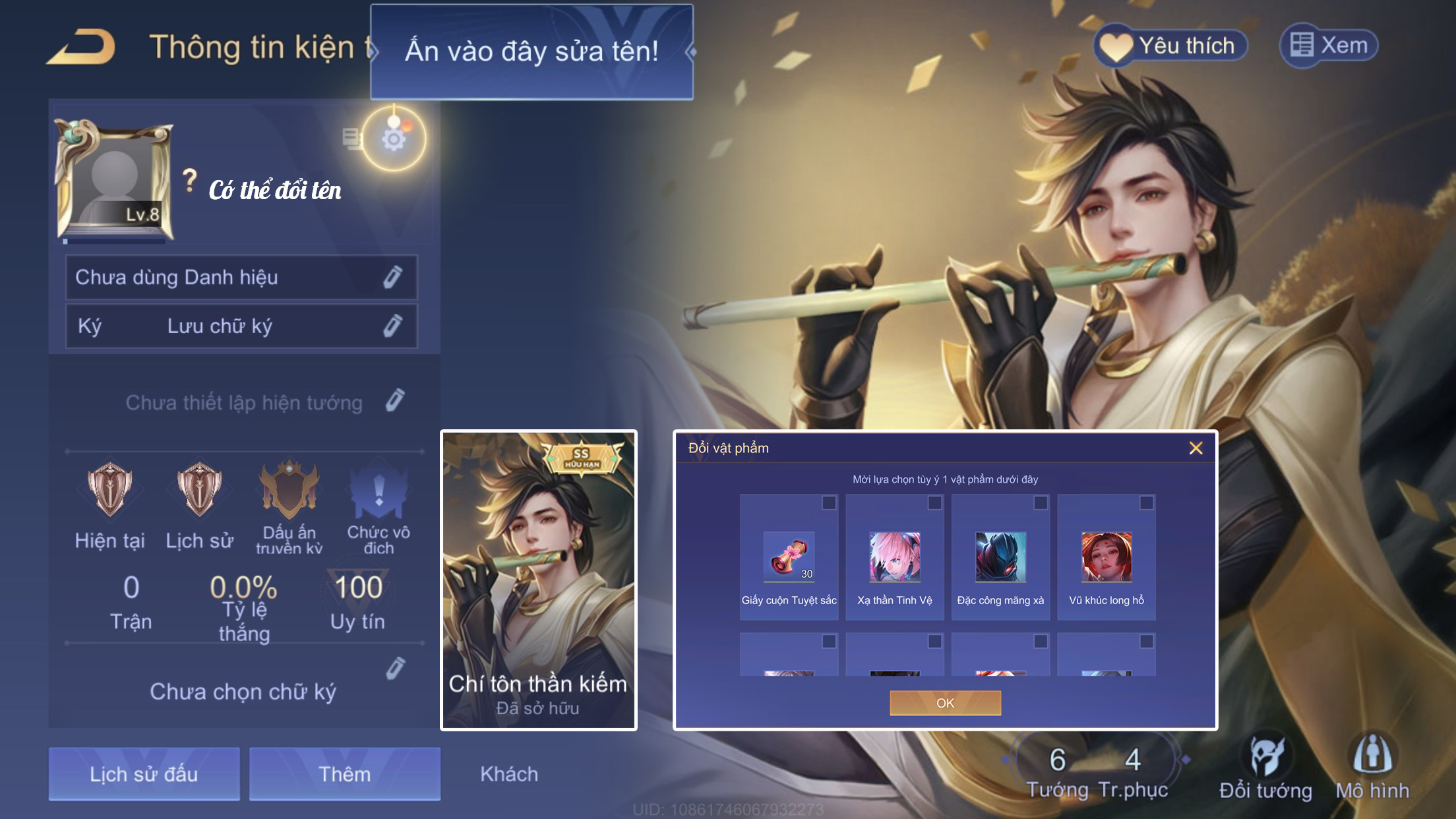The height and width of the screenshot is (819, 1456).
Task: Confirm the item selection with OK
Action: [945, 703]
